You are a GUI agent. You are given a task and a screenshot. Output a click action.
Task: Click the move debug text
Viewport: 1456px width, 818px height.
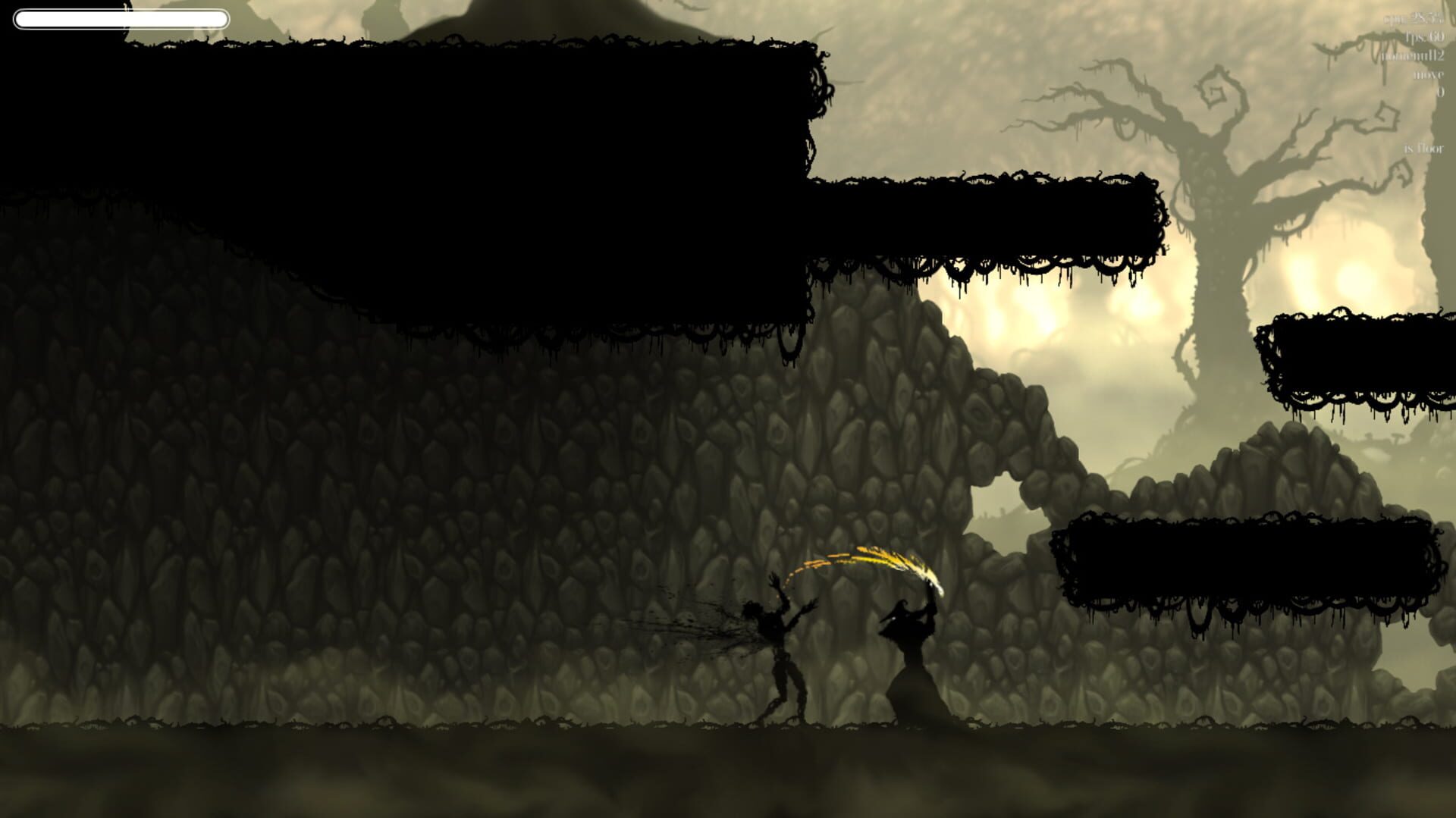[1428, 75]
